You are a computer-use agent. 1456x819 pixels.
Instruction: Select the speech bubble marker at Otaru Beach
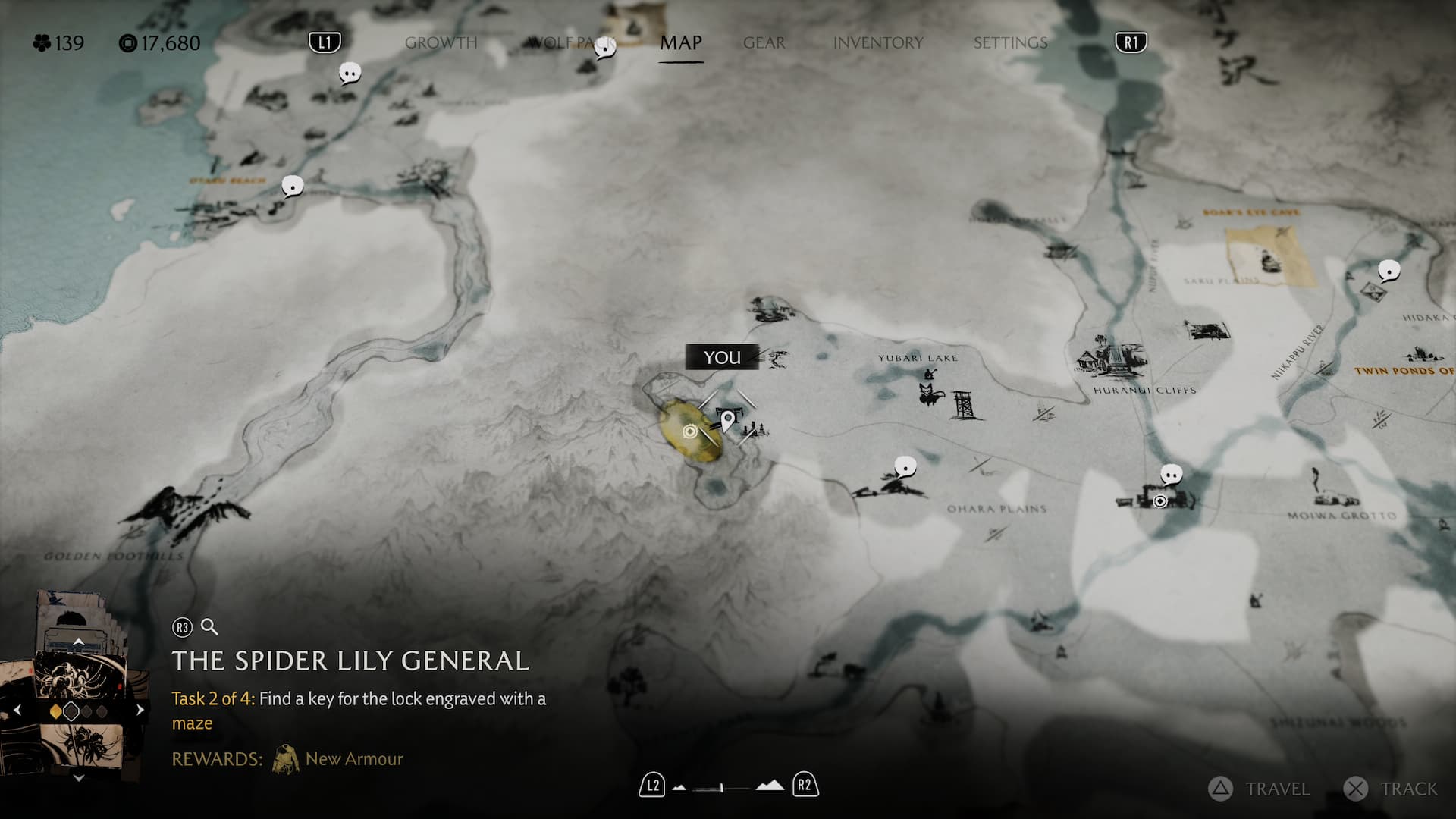(x=293, y=186)
